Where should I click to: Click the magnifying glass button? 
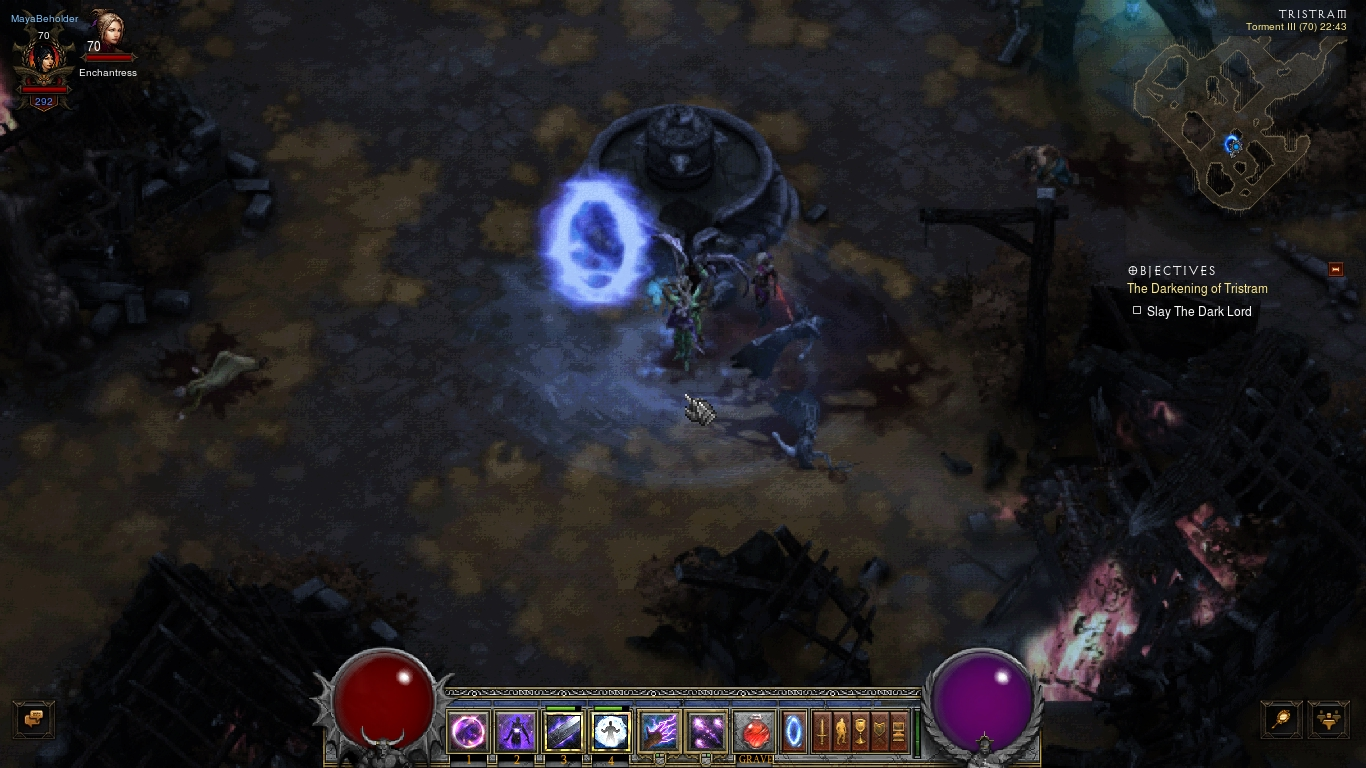(x=1281, y=718)
